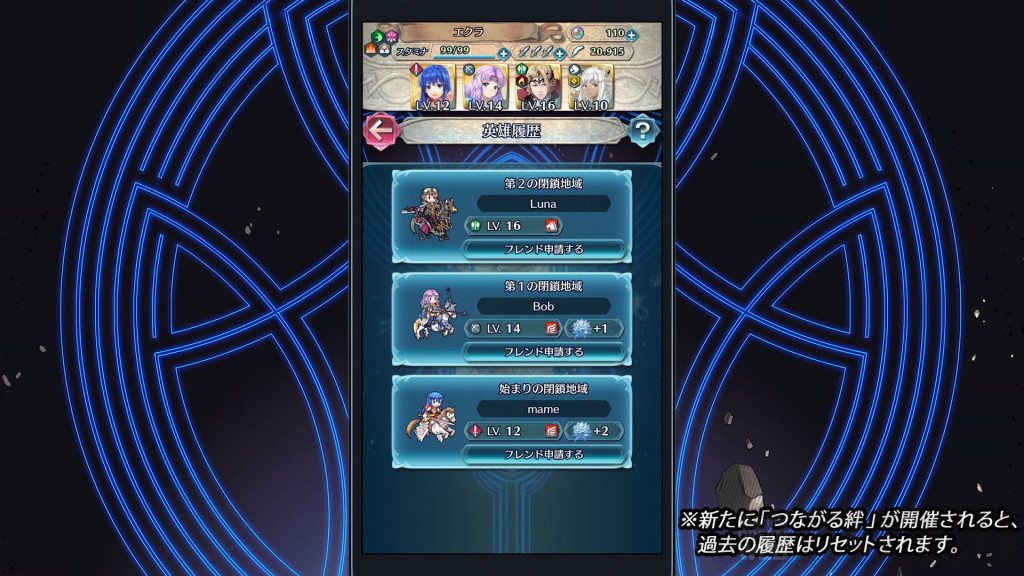Go back with the pink arrow button
1024x576 pixels.
click(x=379, y=130)
